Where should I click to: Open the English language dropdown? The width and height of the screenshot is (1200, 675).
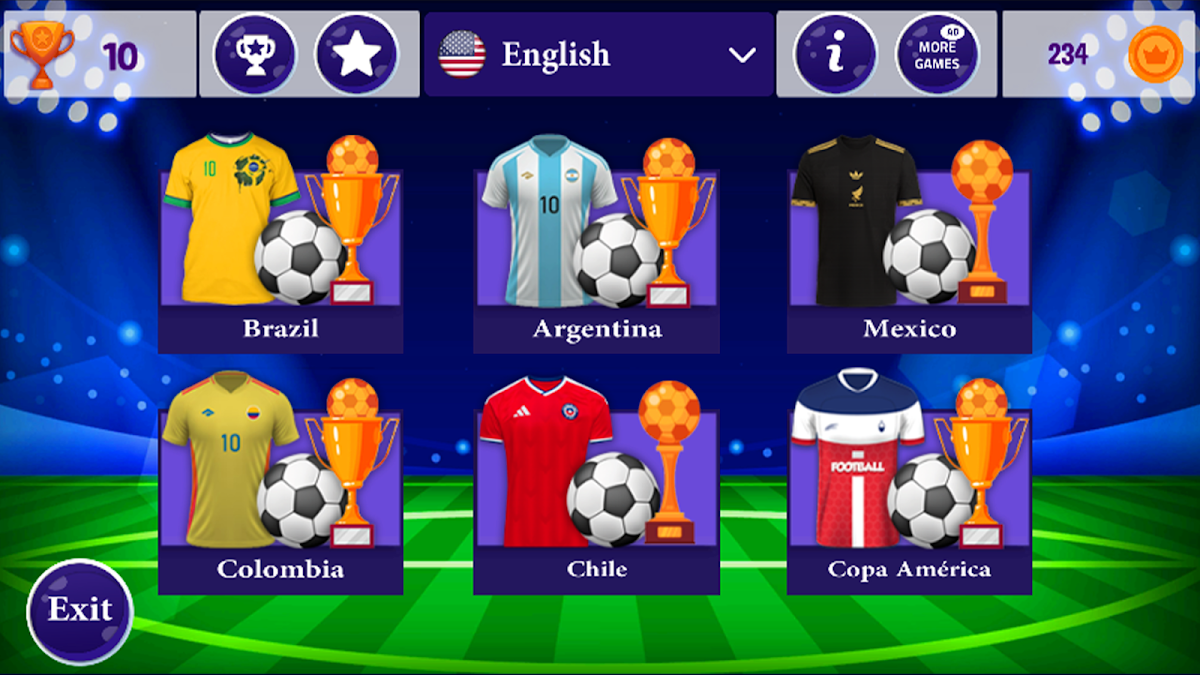(x=598, y=54)
